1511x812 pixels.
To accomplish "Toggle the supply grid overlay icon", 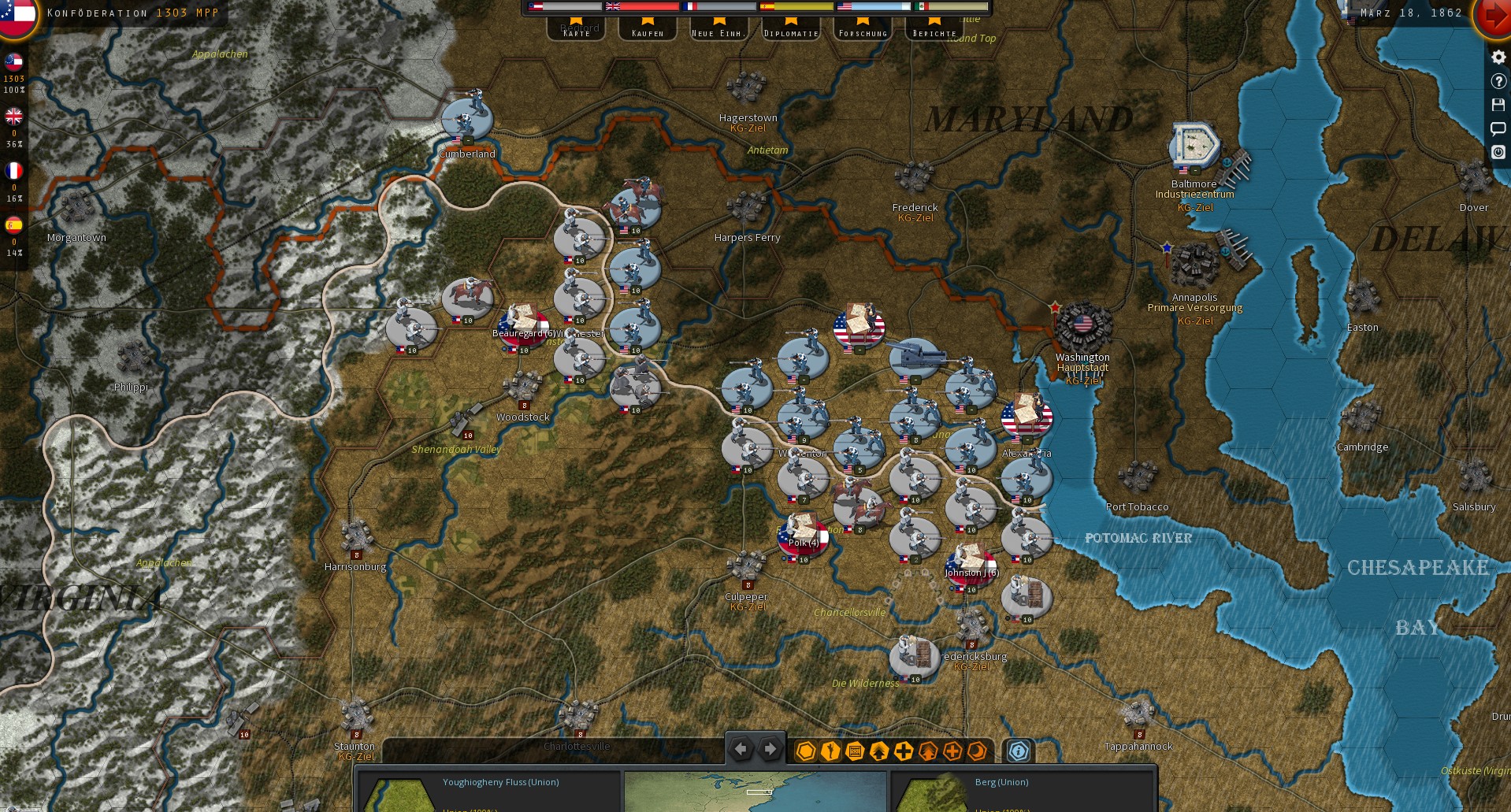I will tap(854, 751).
